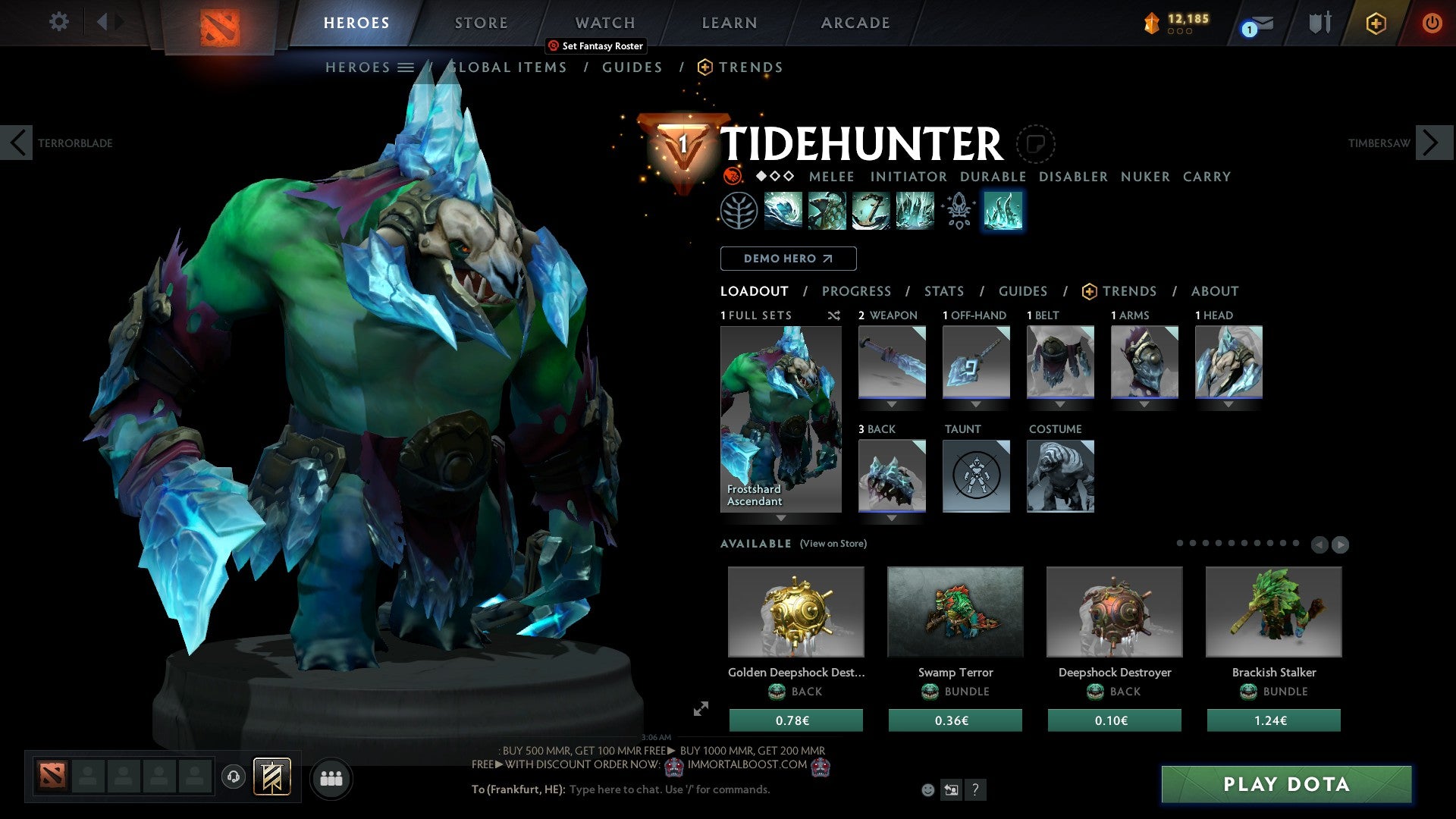Click the DEMO HERO button

[x=788, y=259]
